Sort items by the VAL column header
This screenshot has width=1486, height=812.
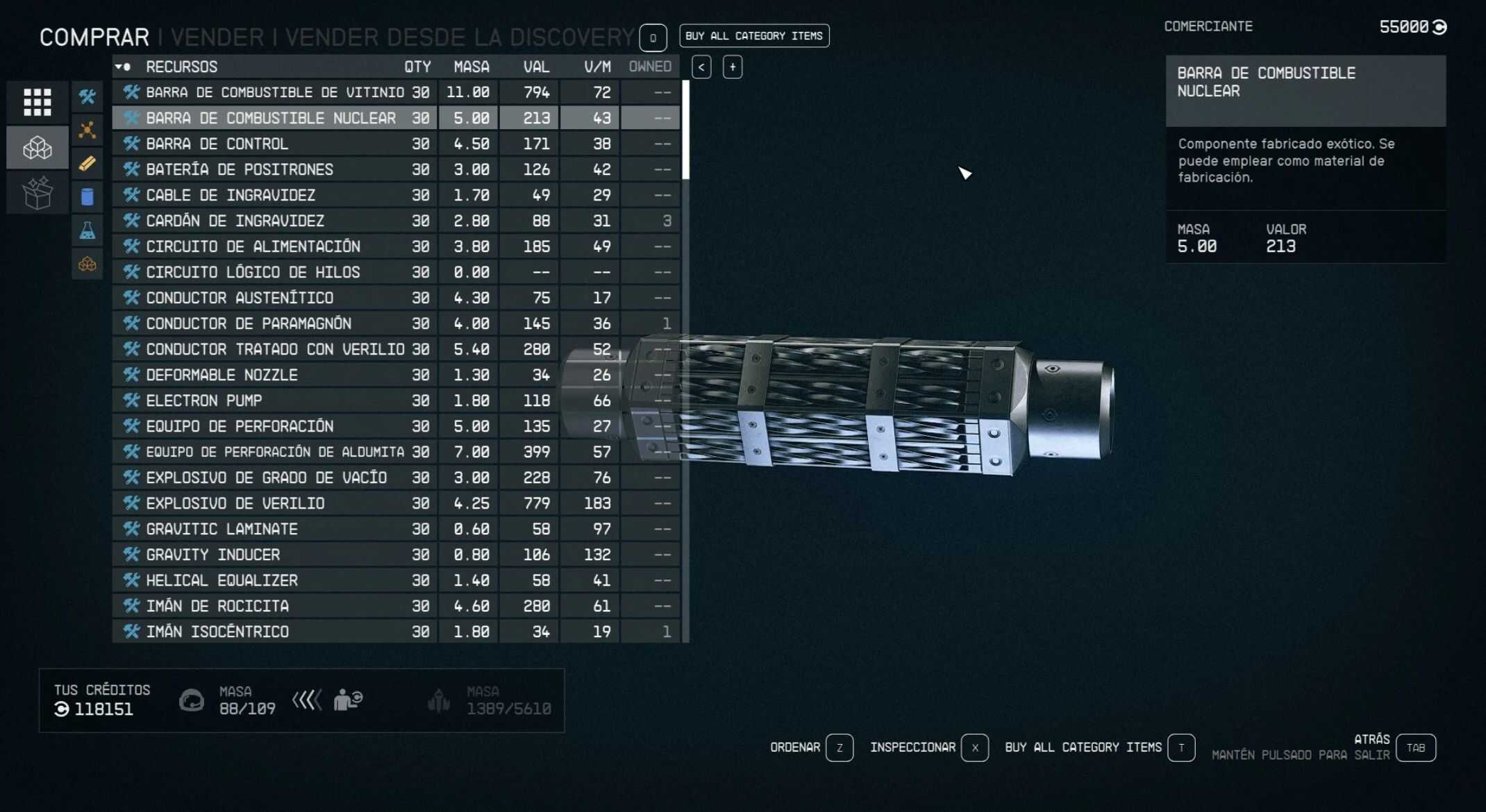point(535,67)
